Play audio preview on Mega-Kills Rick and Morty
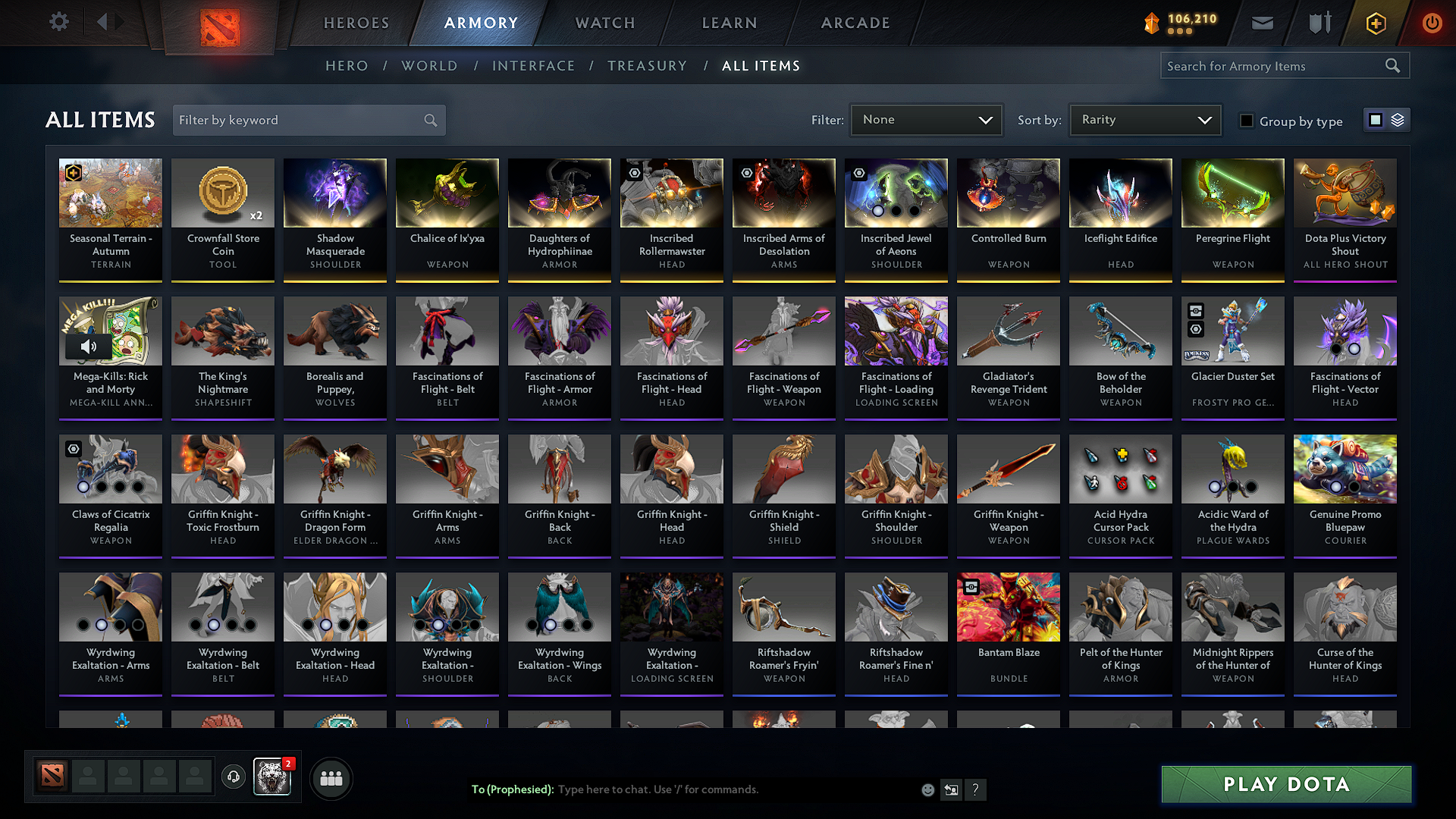This screenshot has width=1456, height=819. click(89, 346)
